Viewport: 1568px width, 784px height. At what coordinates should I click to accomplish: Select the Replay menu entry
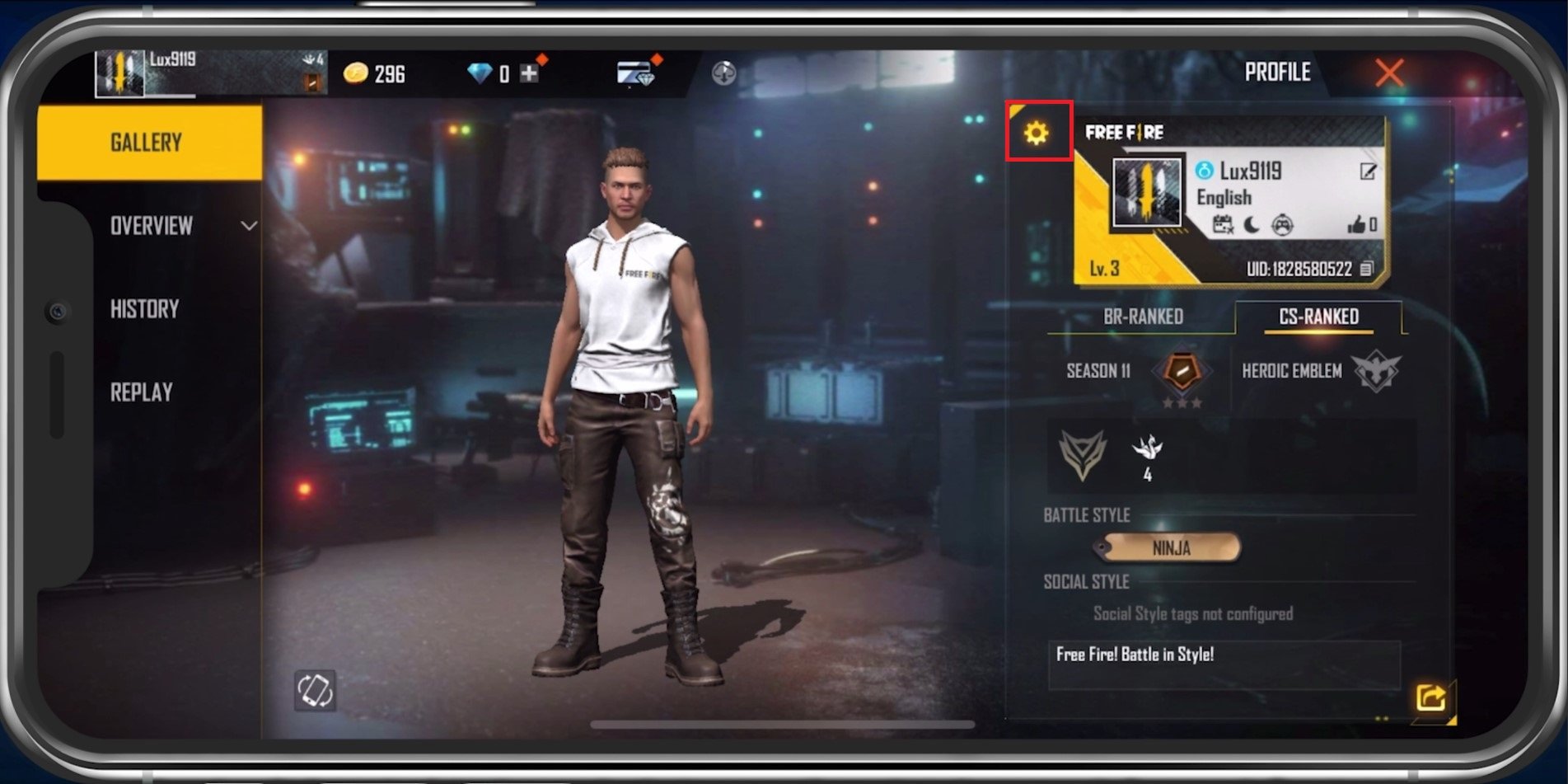(142, 392)
